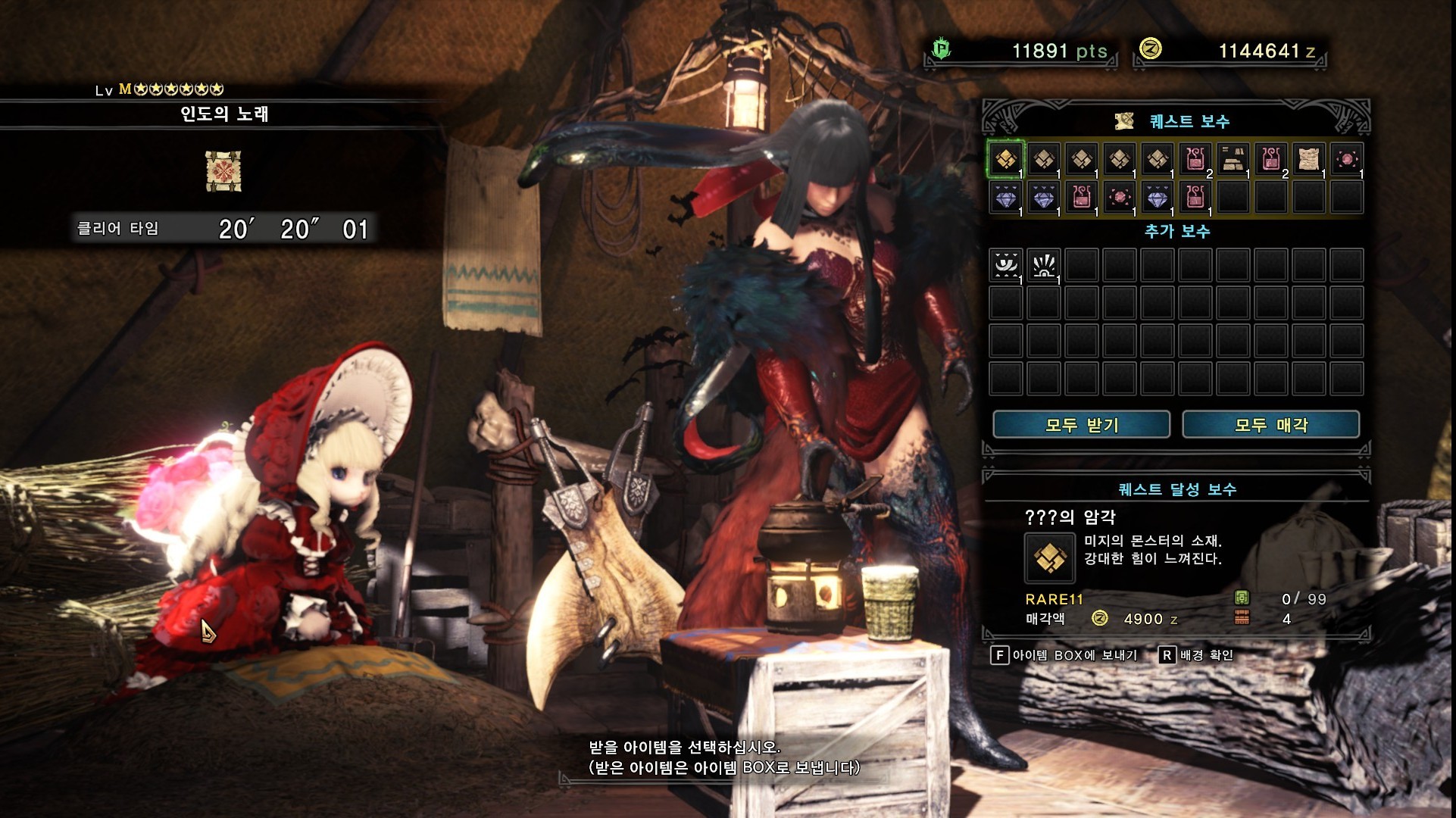Viewport: 1456px width, 818px height.
Task: Select the stacked ingot bars reward slot
Action: 1233,160
